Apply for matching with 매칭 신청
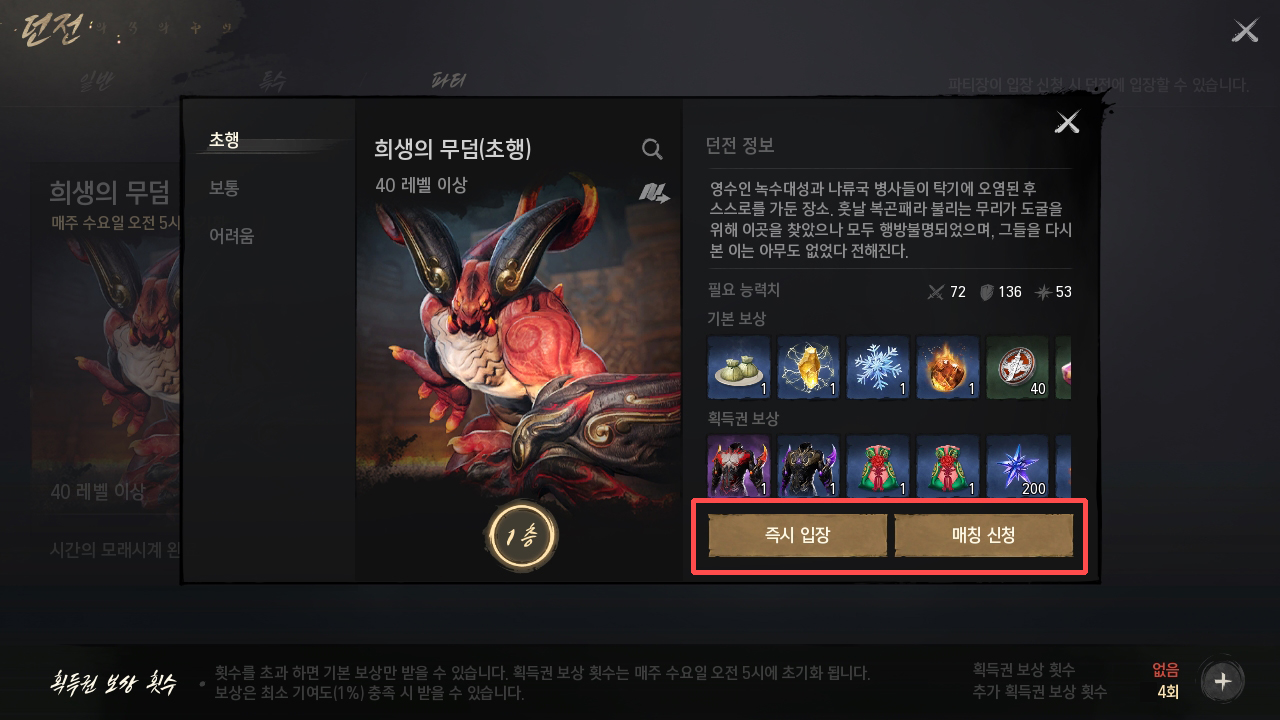1280x720 pixels. (983, 535)
